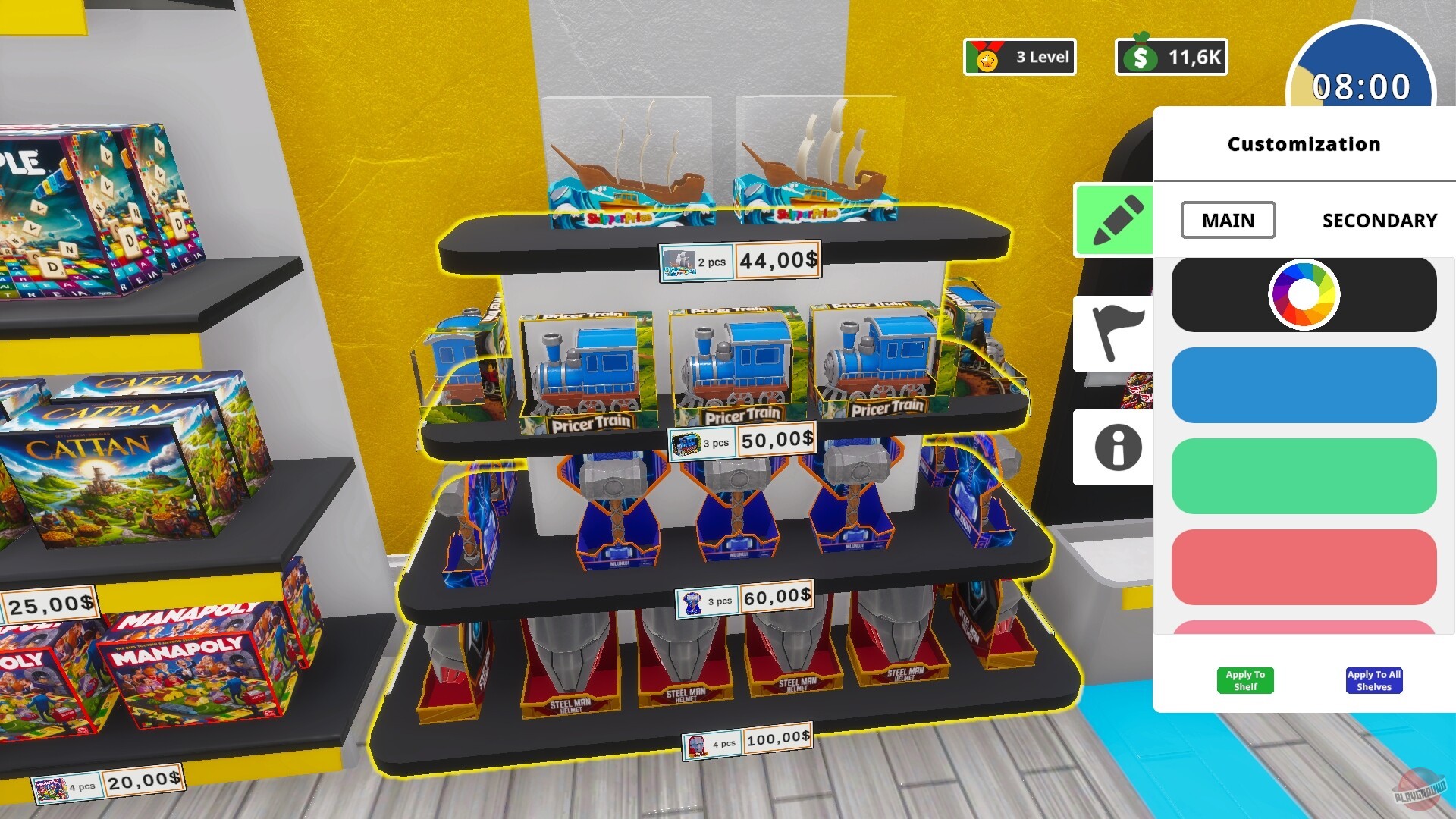The height and width of the screenshot is (819, 1456).
Task: Open the color wheel picker
Action: coord(1303,294)
